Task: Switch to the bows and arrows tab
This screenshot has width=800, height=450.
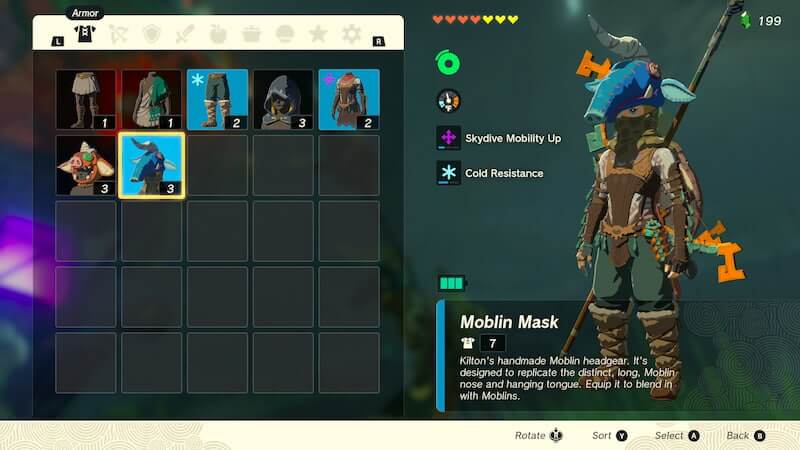Action: point(118,34)
